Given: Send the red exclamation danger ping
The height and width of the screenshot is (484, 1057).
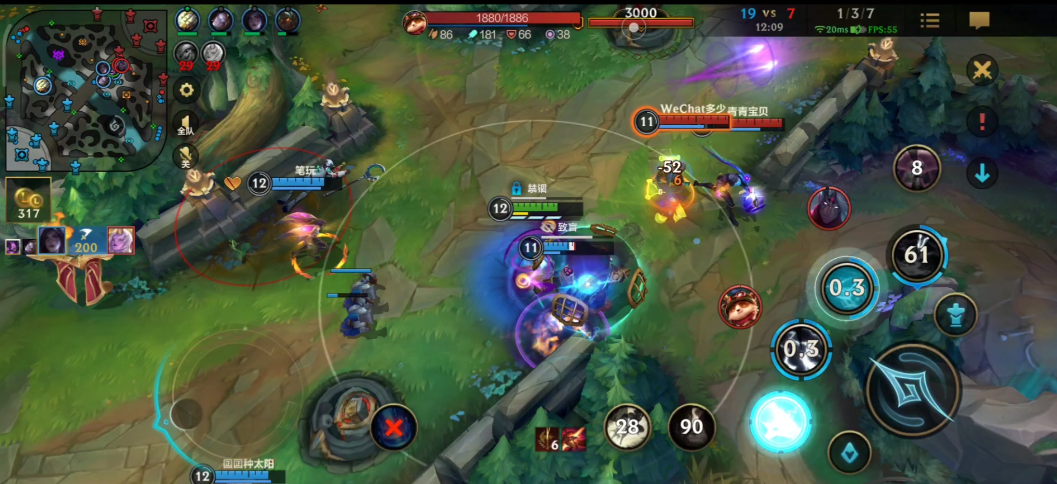Looking at the screenshot, I should click(982, 121).
